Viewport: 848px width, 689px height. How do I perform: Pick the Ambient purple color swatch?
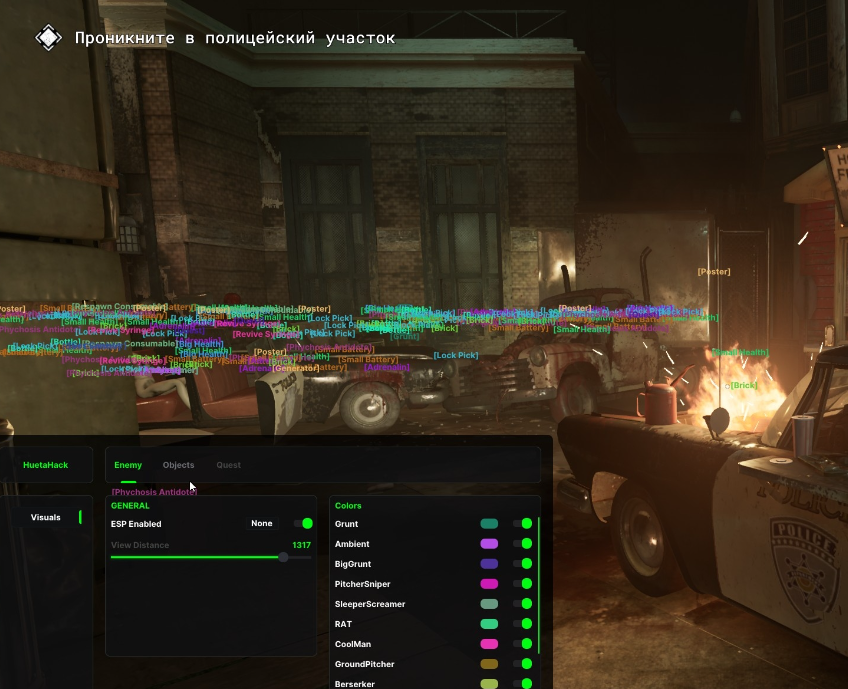(x=489, y=543)
